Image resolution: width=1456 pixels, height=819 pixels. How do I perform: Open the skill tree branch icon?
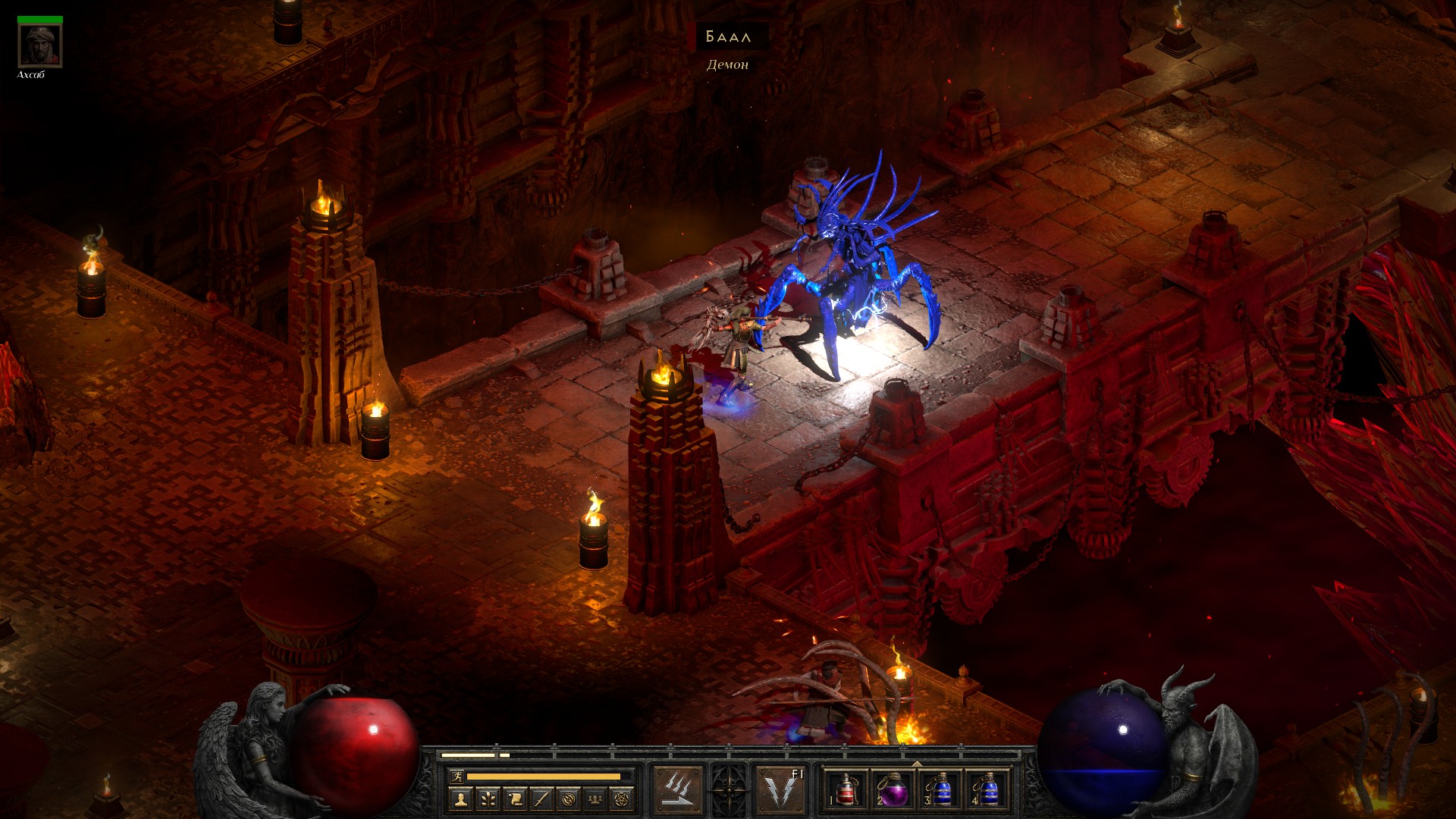pos(488,799)
